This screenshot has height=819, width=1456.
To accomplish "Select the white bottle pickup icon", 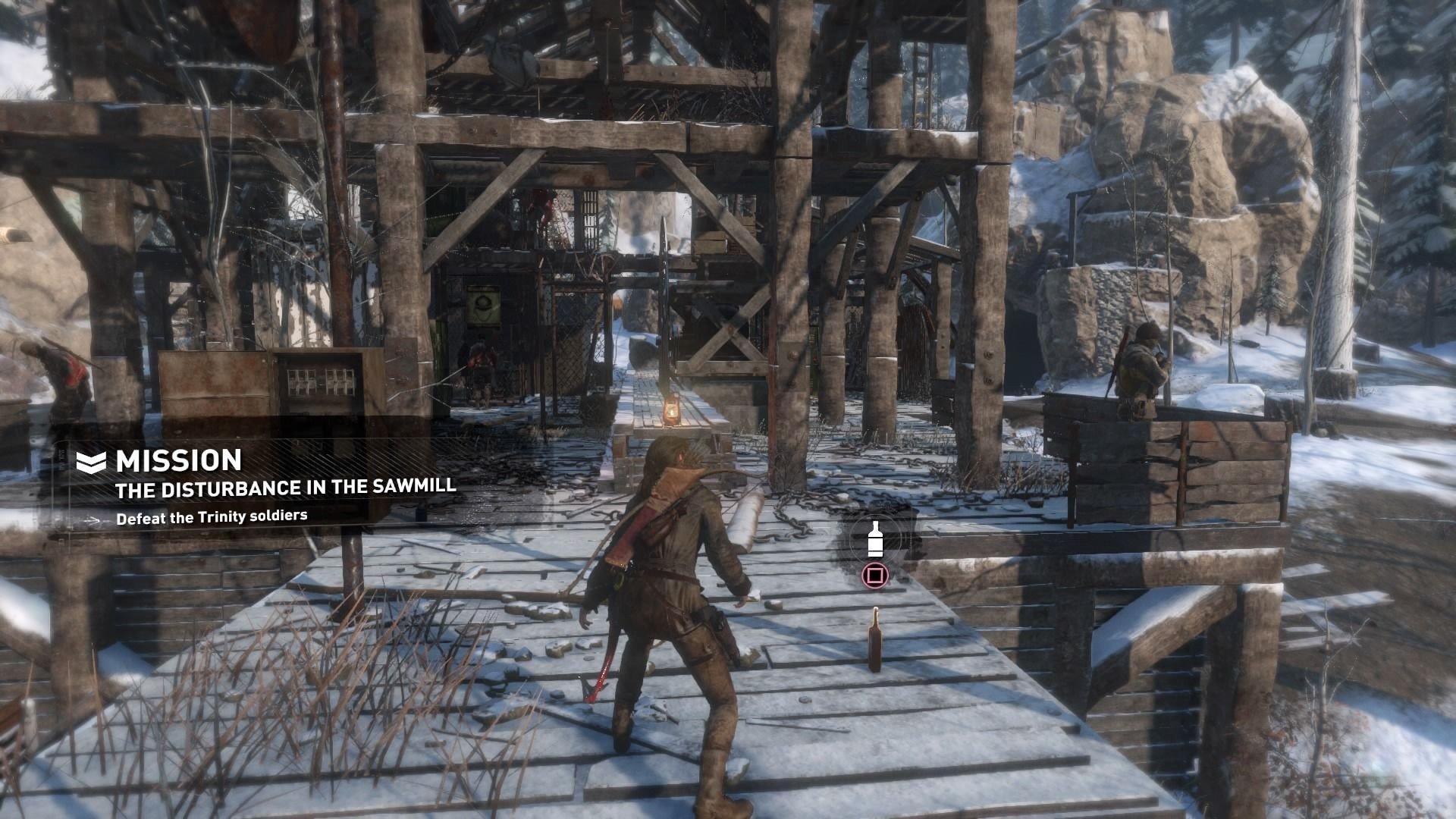I will 875,539.
